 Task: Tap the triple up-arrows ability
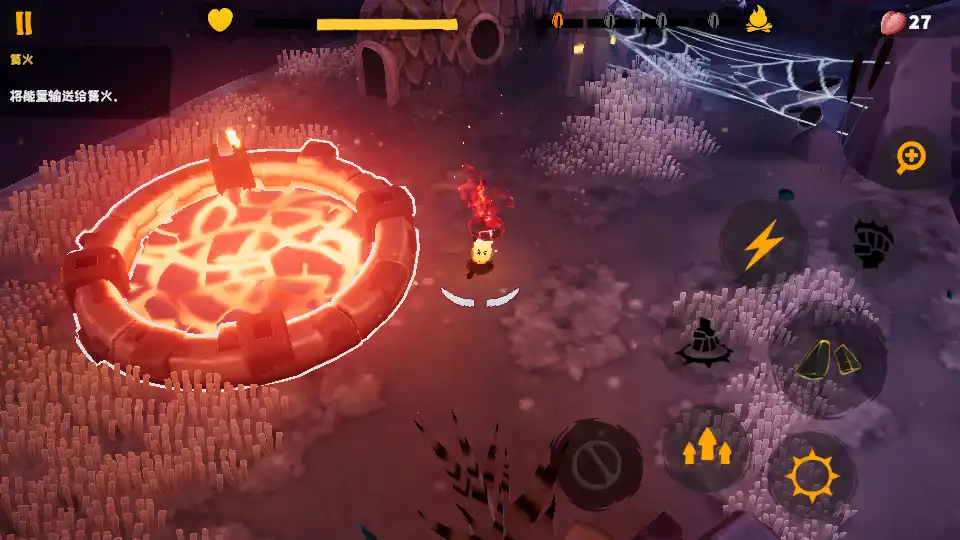pyautogui.click(x=707, y=448)
